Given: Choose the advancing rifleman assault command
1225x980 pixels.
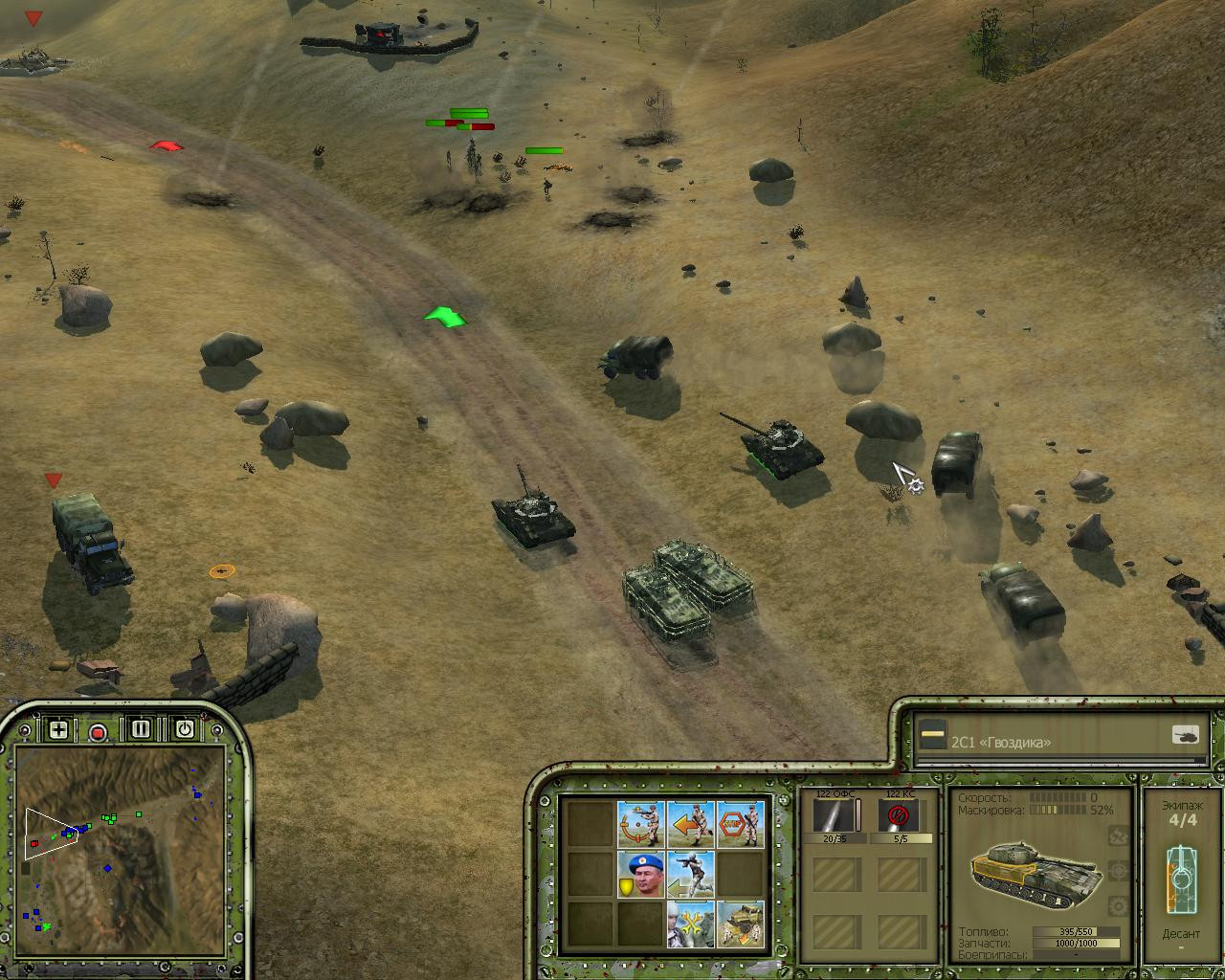Looking at the screenshot, I should point(691,874).
